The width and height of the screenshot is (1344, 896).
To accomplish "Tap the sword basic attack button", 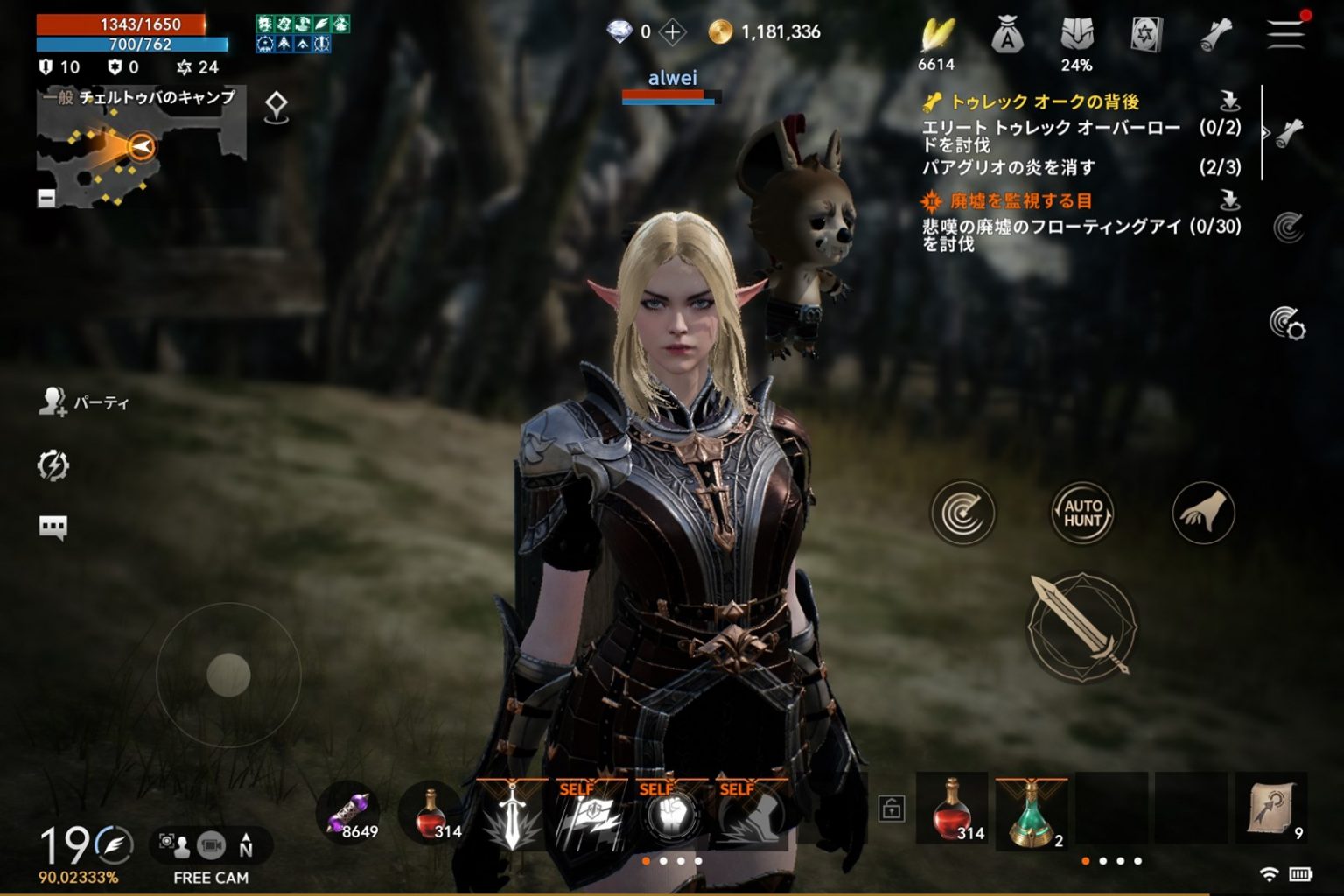I will (x=1082, y=626).
